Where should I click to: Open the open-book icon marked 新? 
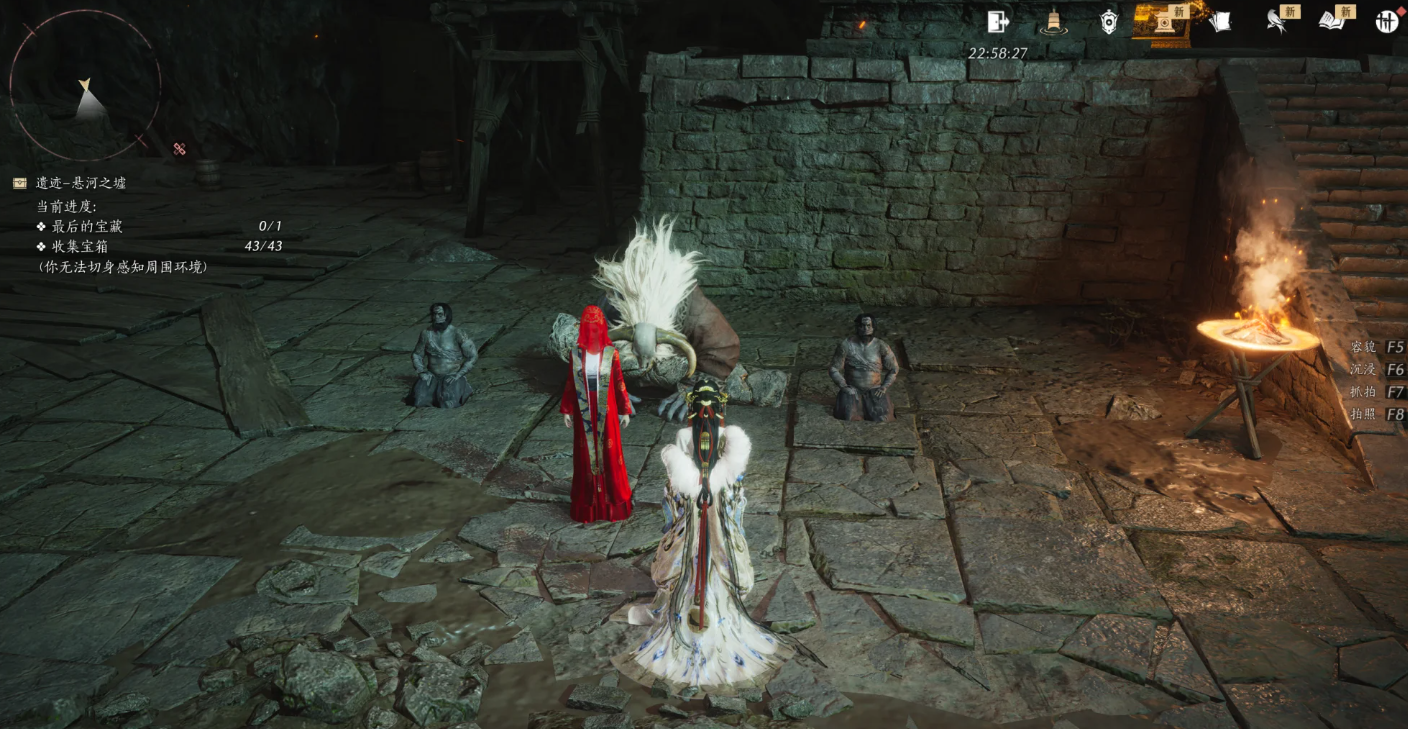pos(1331,22)
